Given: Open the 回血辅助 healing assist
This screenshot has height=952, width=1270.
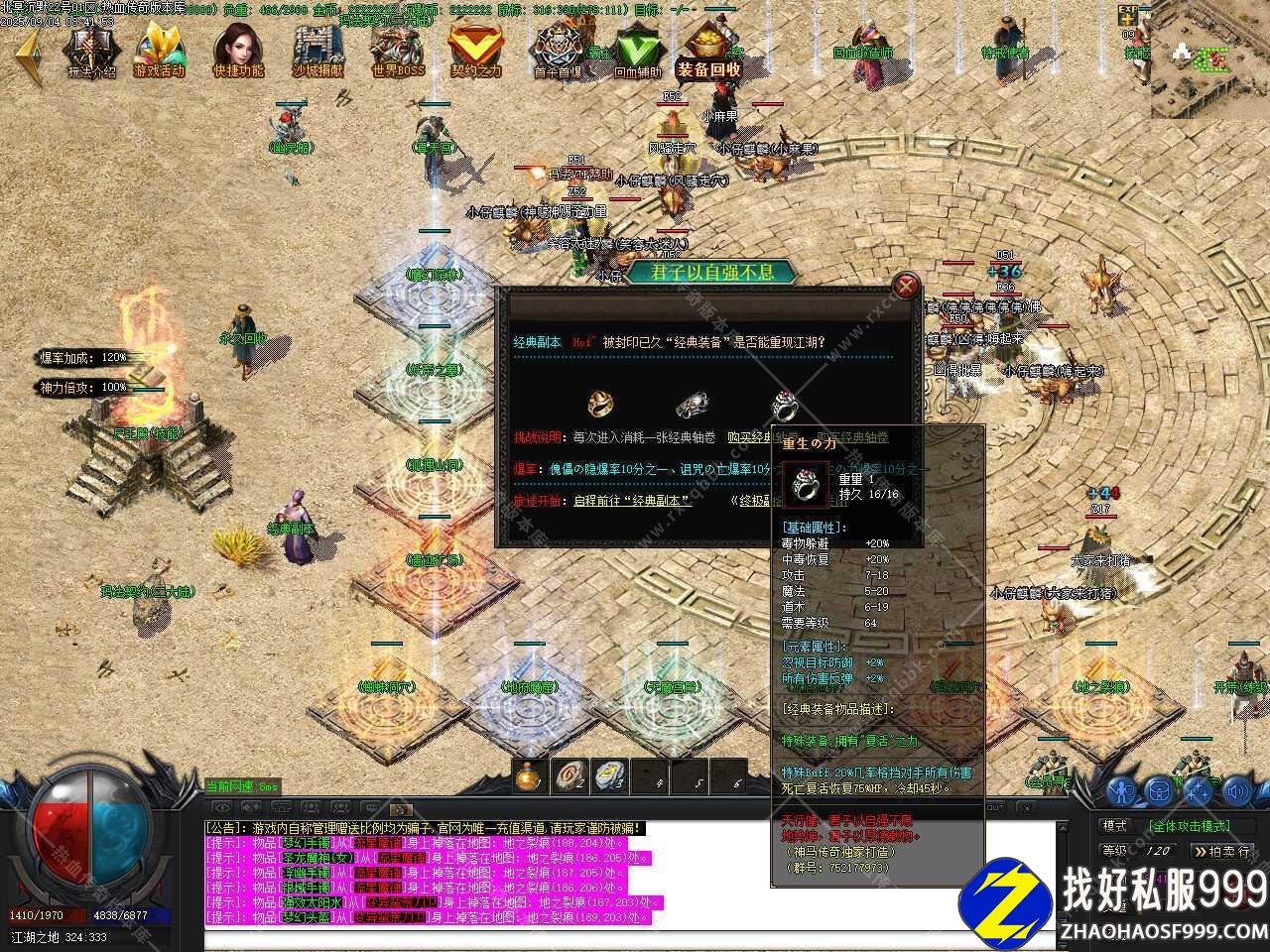Looking at the screenshot, I should (x=636, y=50).
